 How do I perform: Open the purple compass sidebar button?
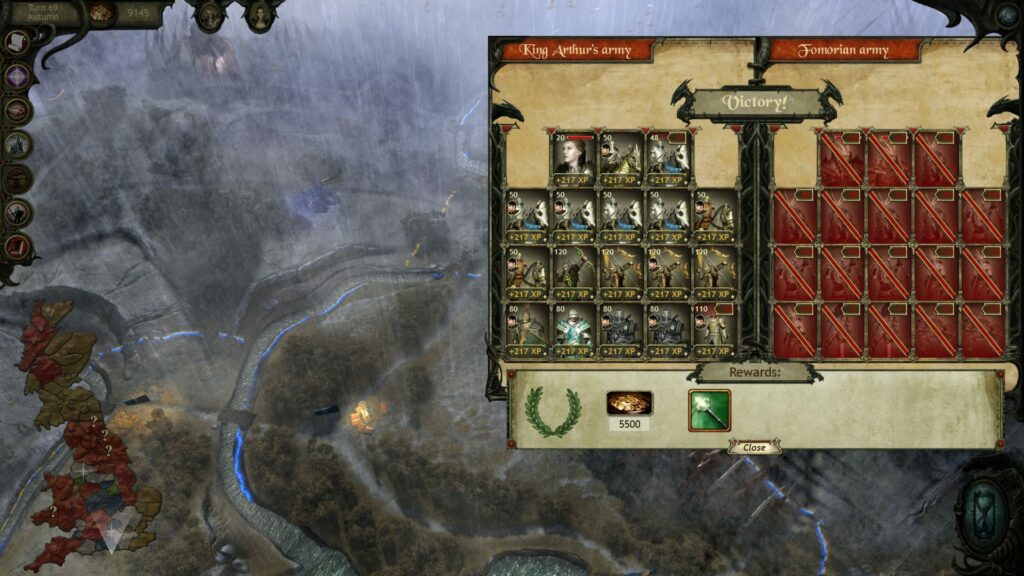17,76
